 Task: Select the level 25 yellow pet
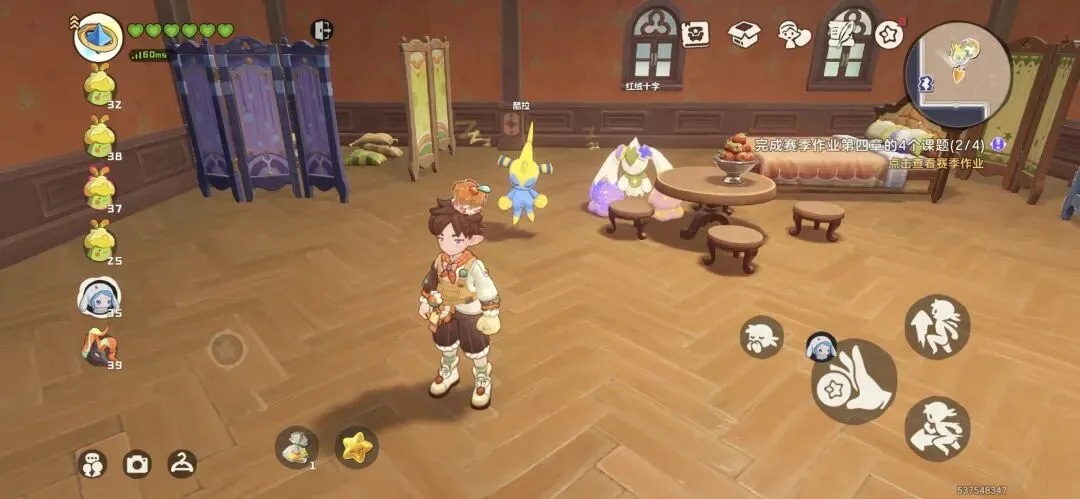(99, 240)
